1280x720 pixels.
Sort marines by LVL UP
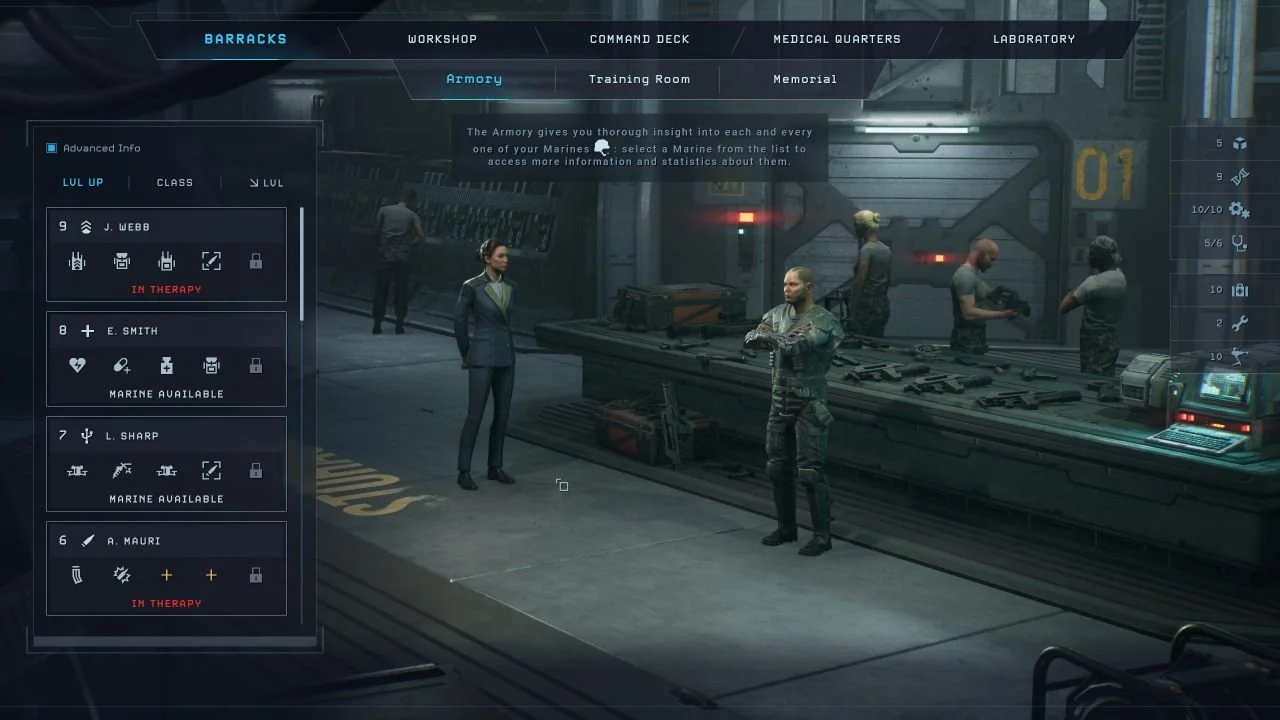[83, 182]
